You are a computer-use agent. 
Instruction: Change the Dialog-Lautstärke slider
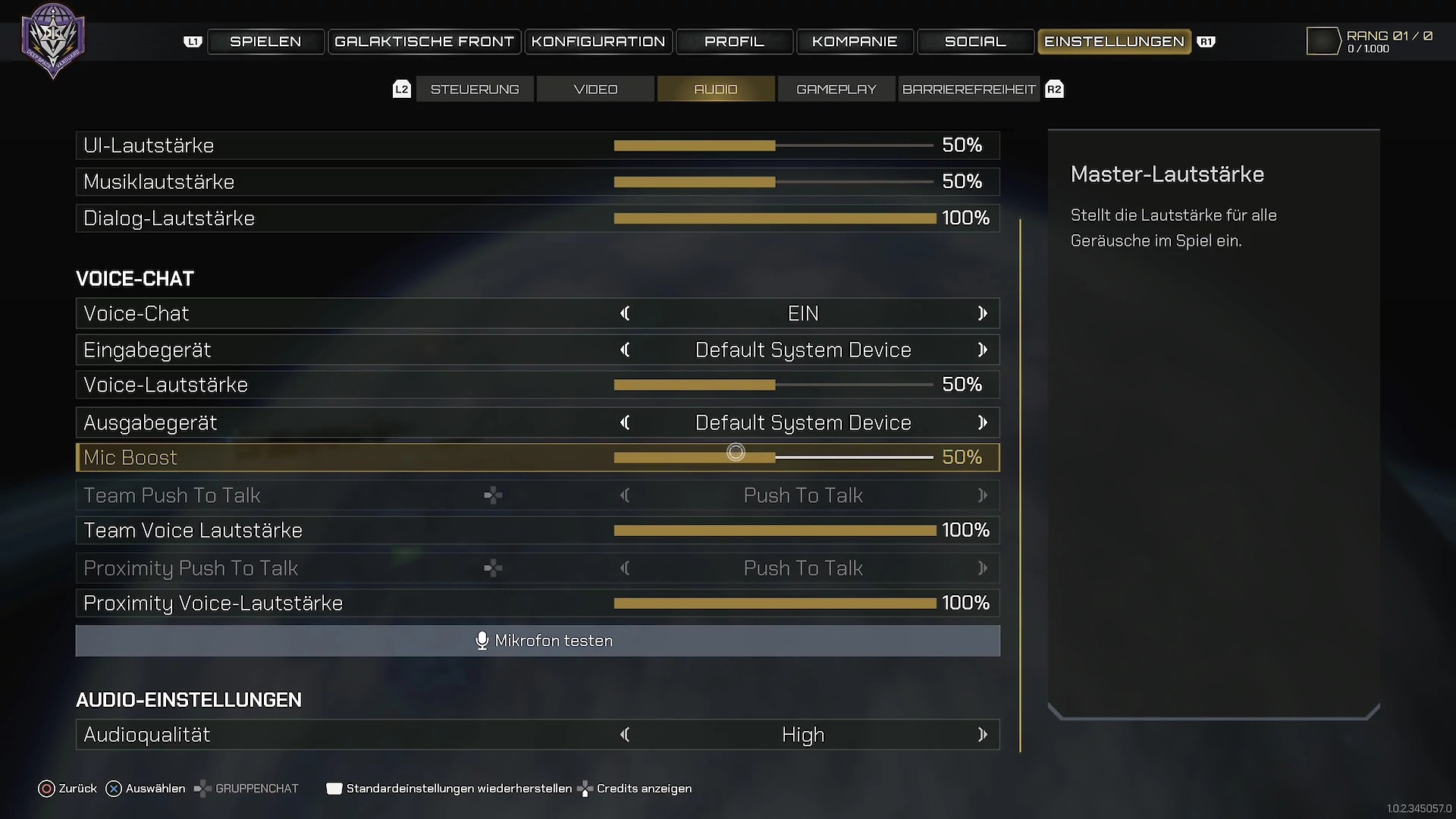pos(773,218)
